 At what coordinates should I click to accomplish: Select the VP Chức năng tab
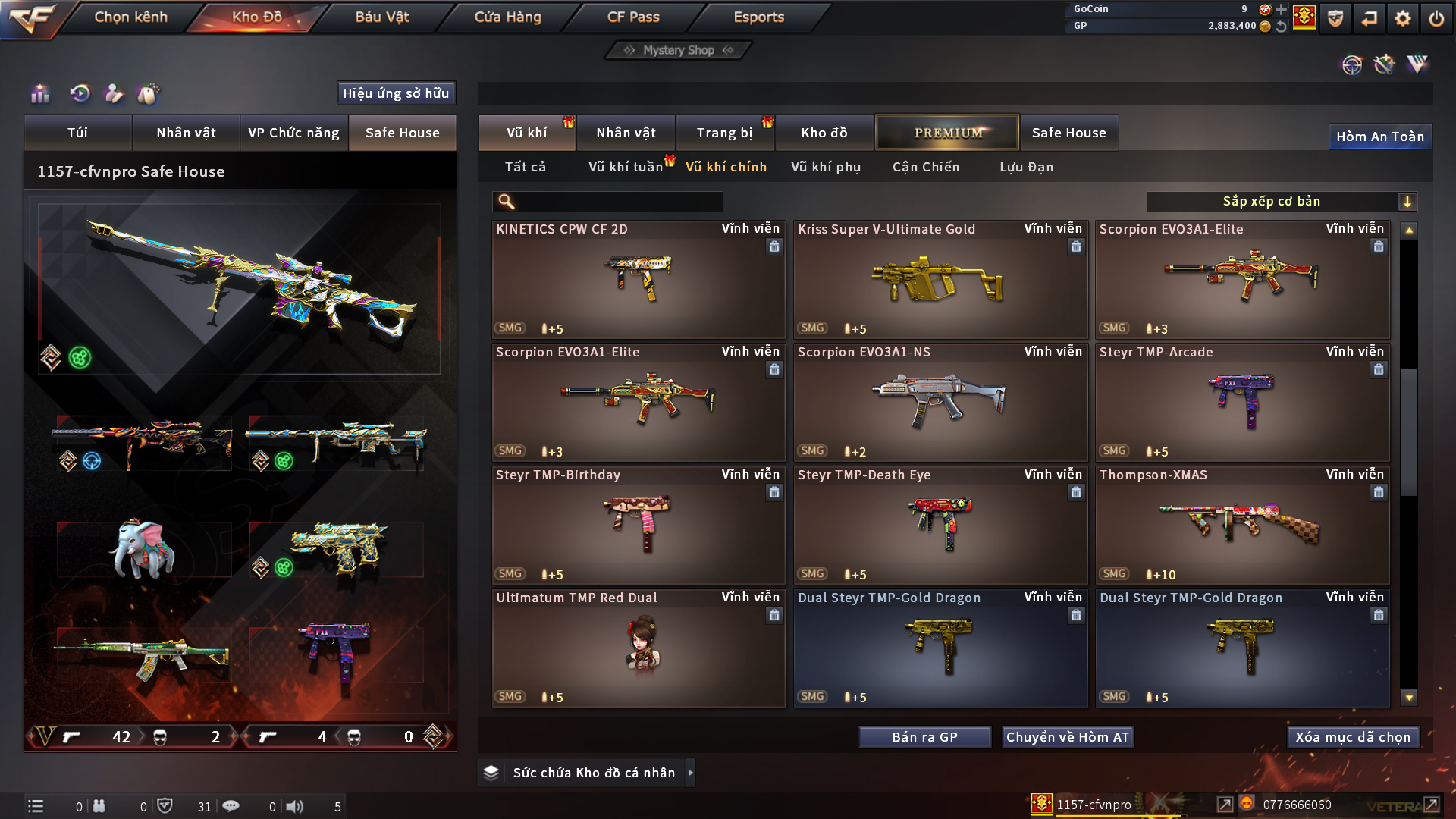point(293,133)
